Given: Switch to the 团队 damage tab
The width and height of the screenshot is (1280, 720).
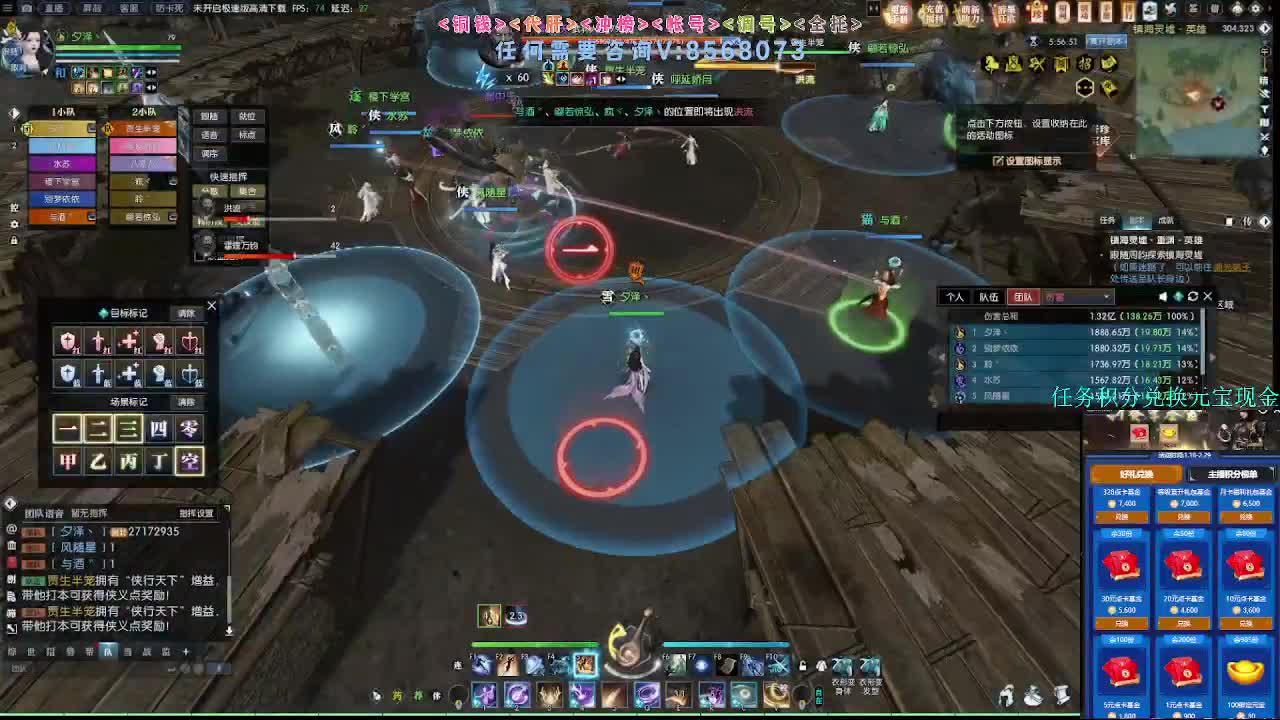Looking at the screenshot, I should point(1024,296).
